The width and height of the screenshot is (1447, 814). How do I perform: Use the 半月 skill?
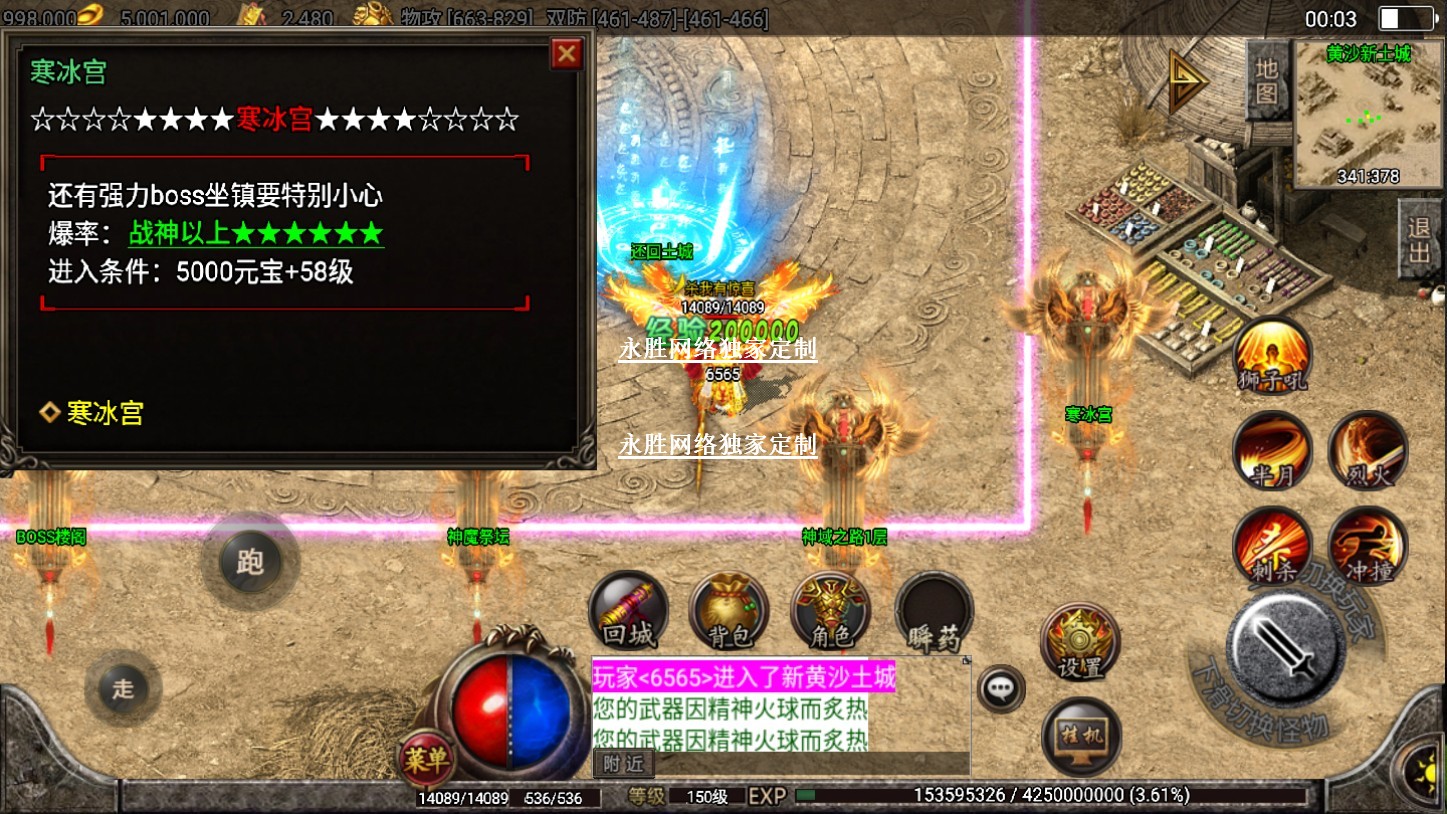click(1272, 451)
